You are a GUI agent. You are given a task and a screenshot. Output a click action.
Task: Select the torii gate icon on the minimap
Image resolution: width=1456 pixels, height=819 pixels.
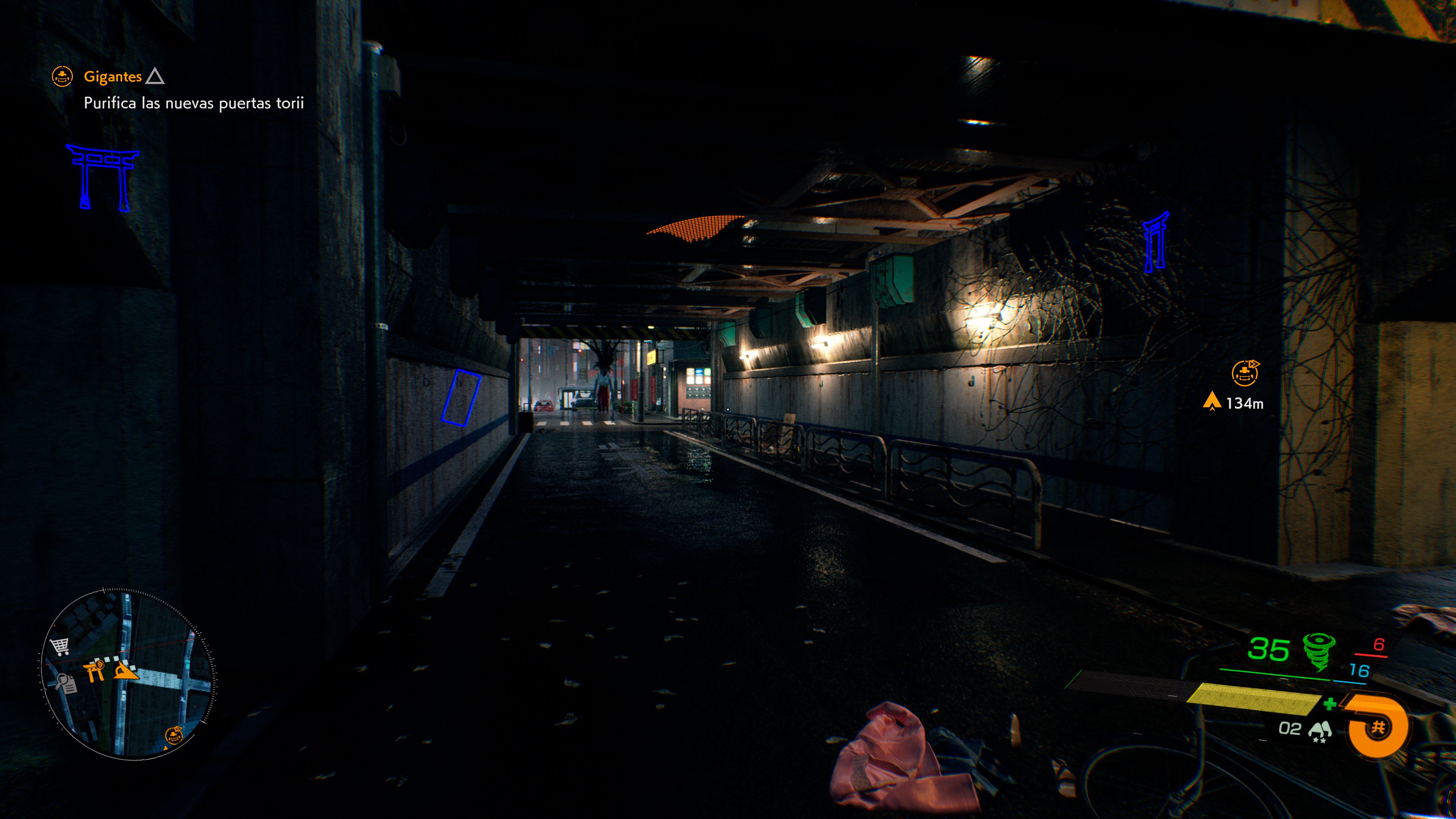pyautogui.click(x=94, y=673)
